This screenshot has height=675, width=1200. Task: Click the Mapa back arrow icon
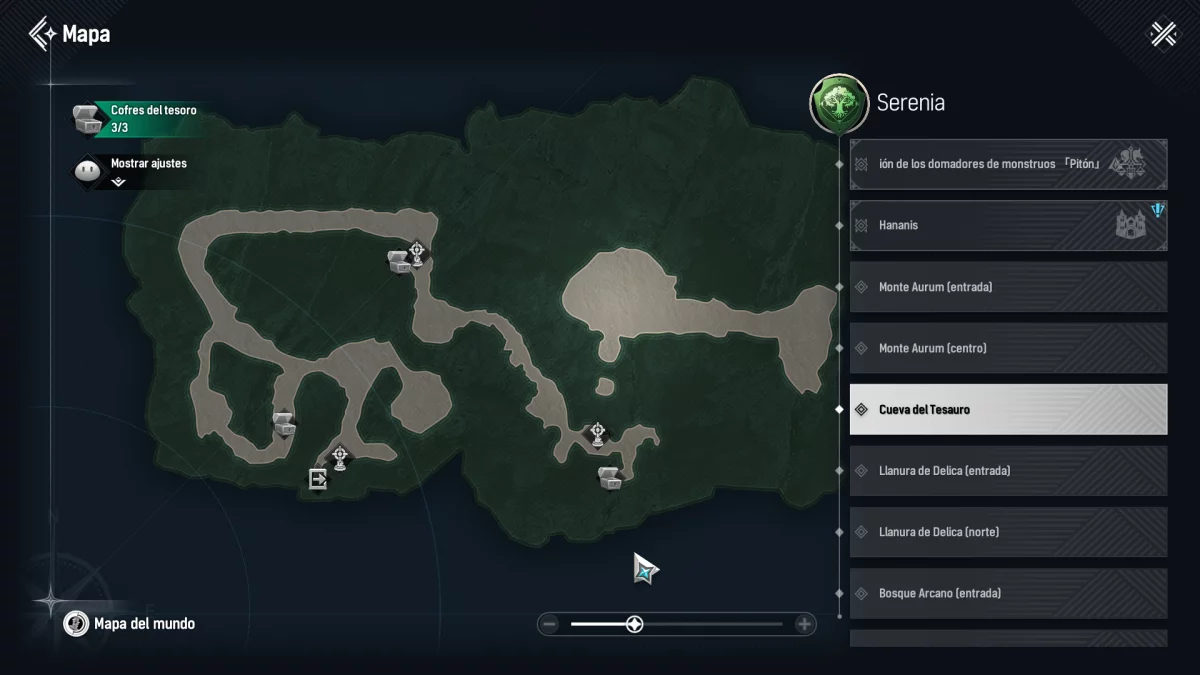click(42, 34)
